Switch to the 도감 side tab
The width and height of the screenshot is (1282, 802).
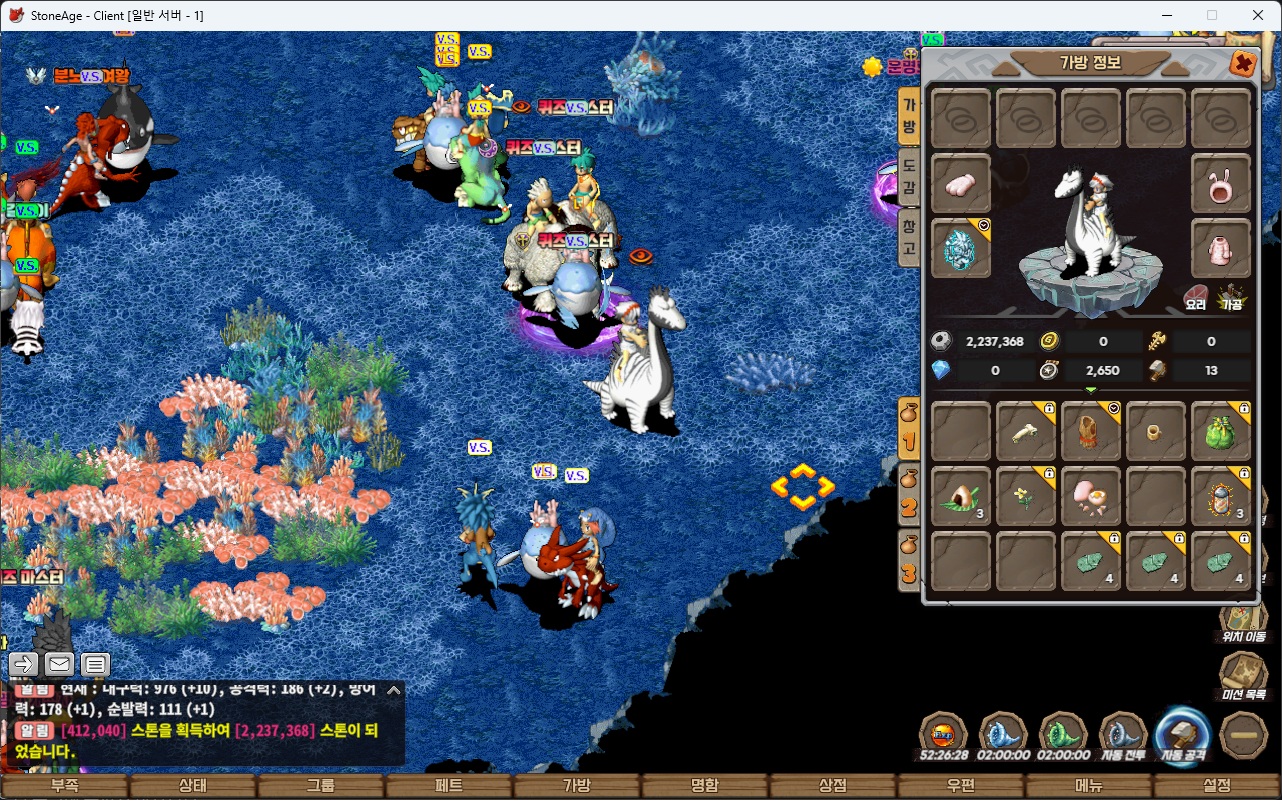tap(909, 175)
